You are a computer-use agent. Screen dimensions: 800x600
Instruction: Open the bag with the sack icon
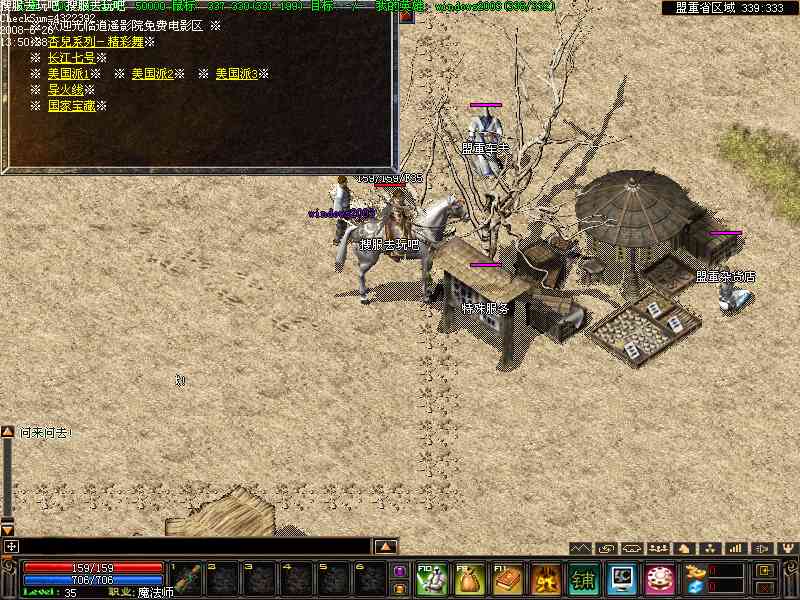469,578
